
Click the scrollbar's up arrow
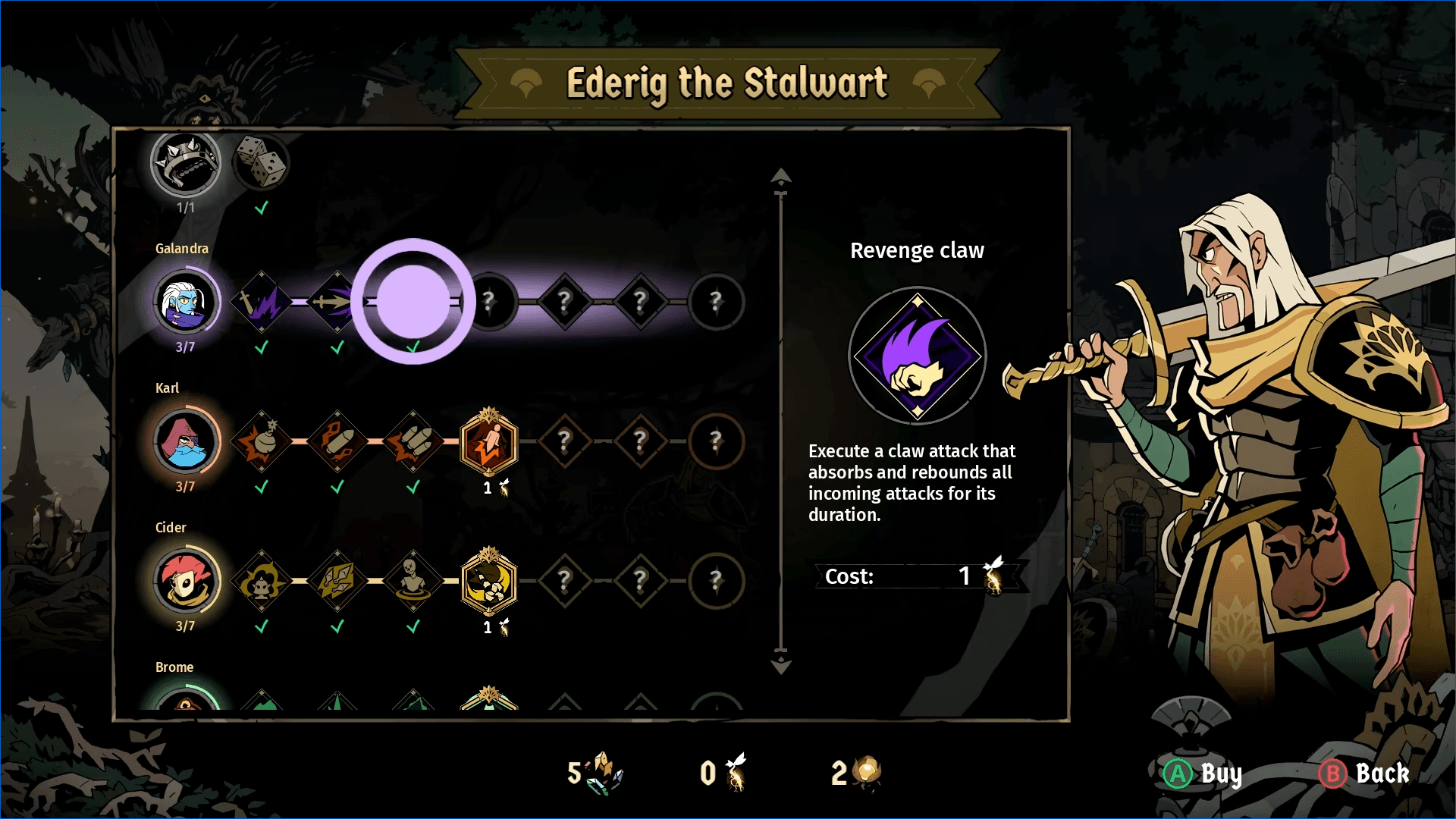[x=781, y=177]
